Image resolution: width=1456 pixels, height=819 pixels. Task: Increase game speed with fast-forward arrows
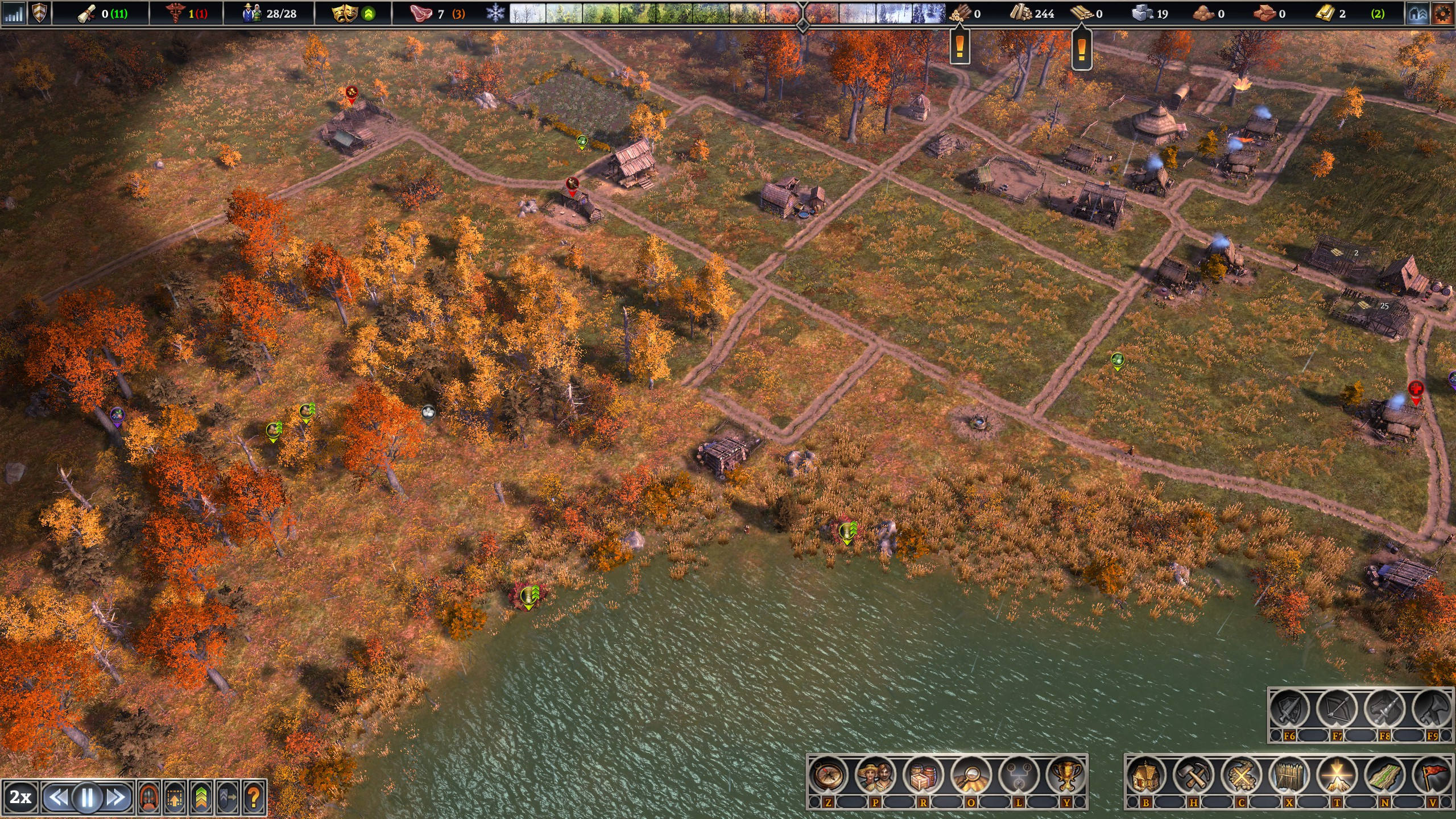coord(116,797)
